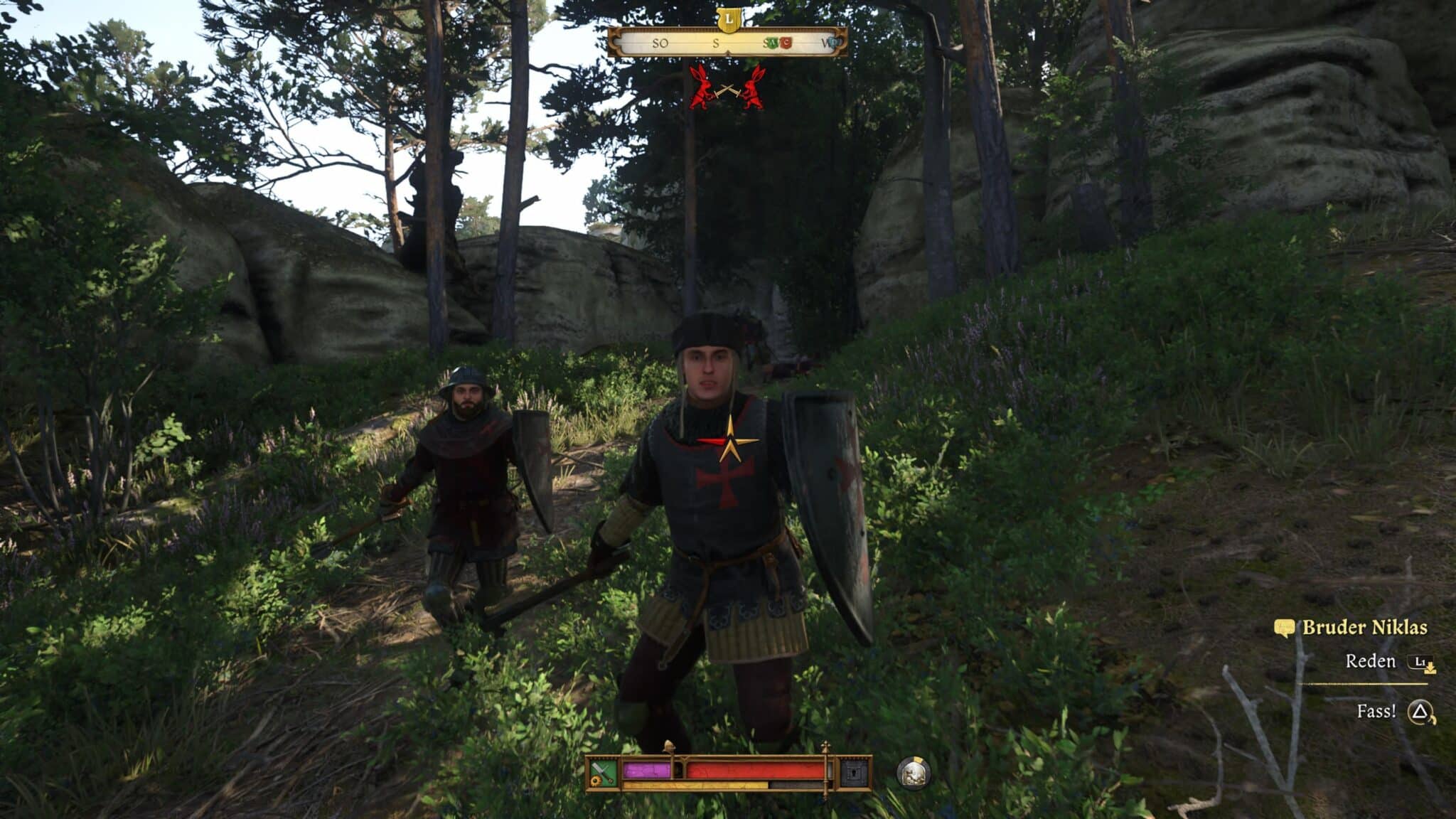
Task: Choose the Fass! dog command option
Action: tap(1376, 712)
